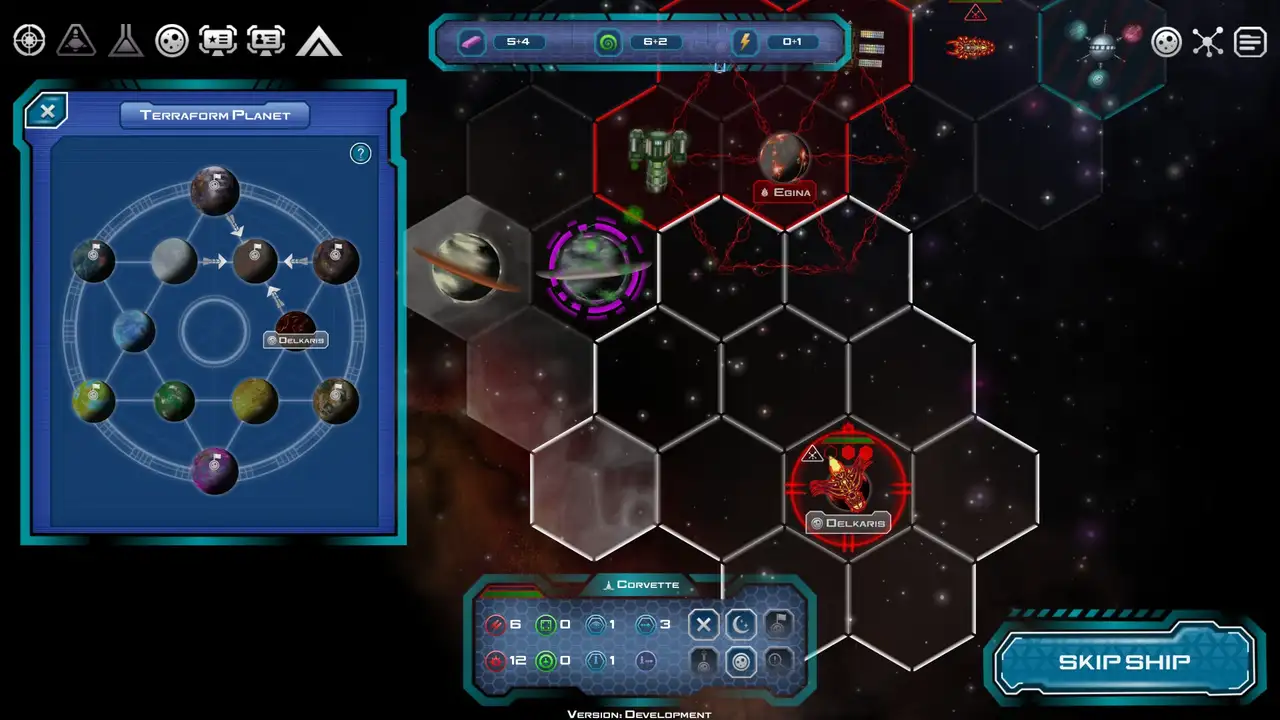The width and height of the screenshot is (1280, 720).
Task: Click the double-chevron pyramid icon
Action: point(318,41)
